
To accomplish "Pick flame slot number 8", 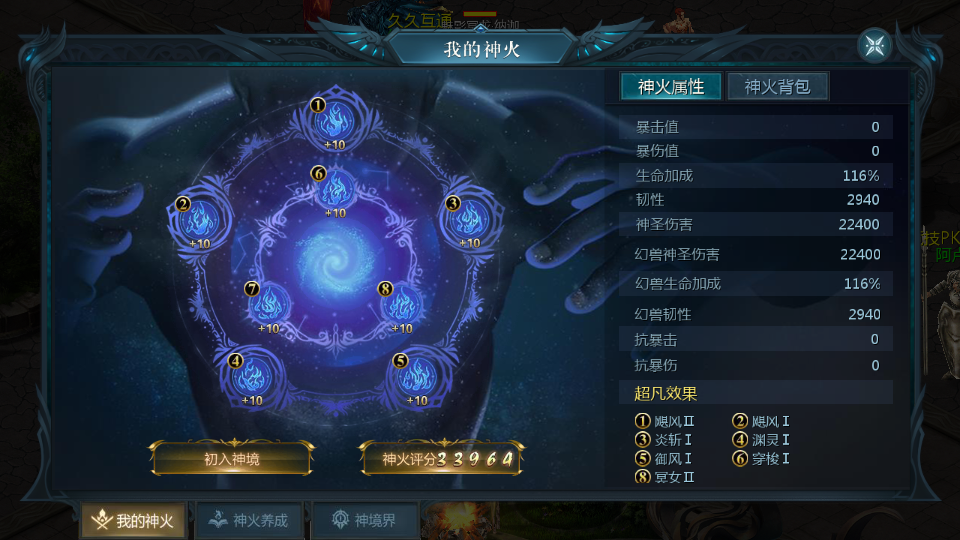I will pos(401,303).
